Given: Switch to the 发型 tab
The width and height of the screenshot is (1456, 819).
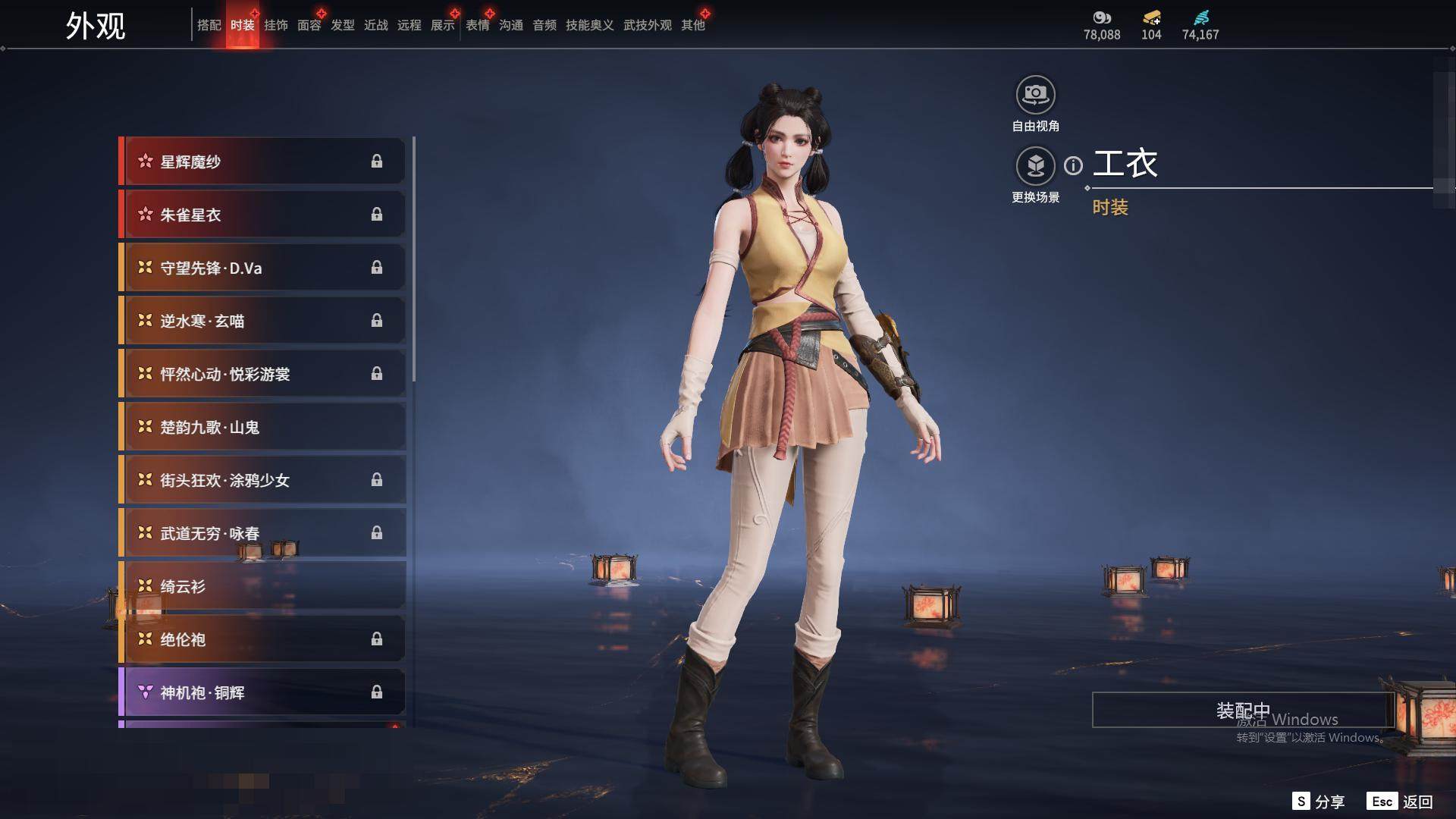Looking at the screenshot, I should tap(342, 25).
